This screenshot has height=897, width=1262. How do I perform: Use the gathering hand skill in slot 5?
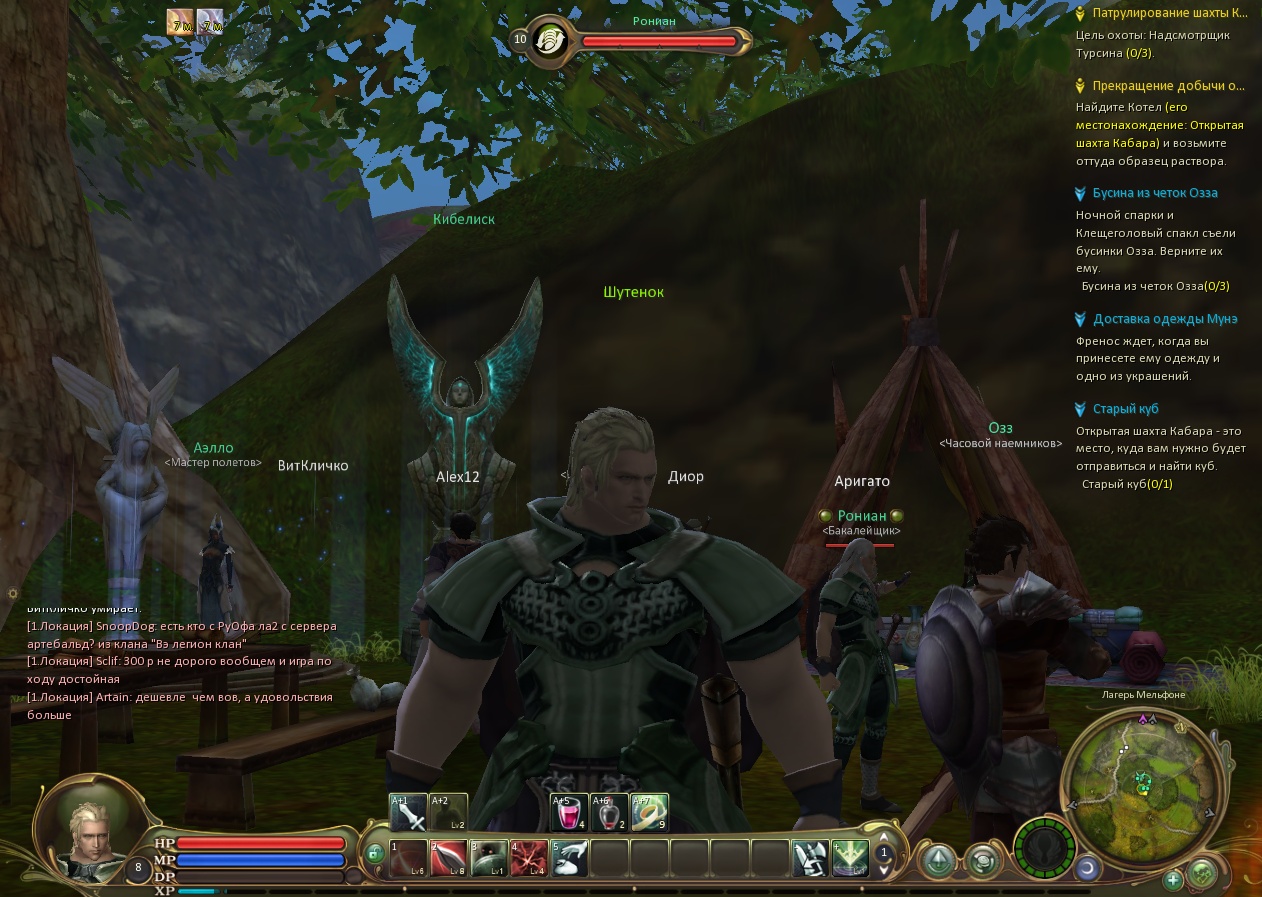(569, 858)
